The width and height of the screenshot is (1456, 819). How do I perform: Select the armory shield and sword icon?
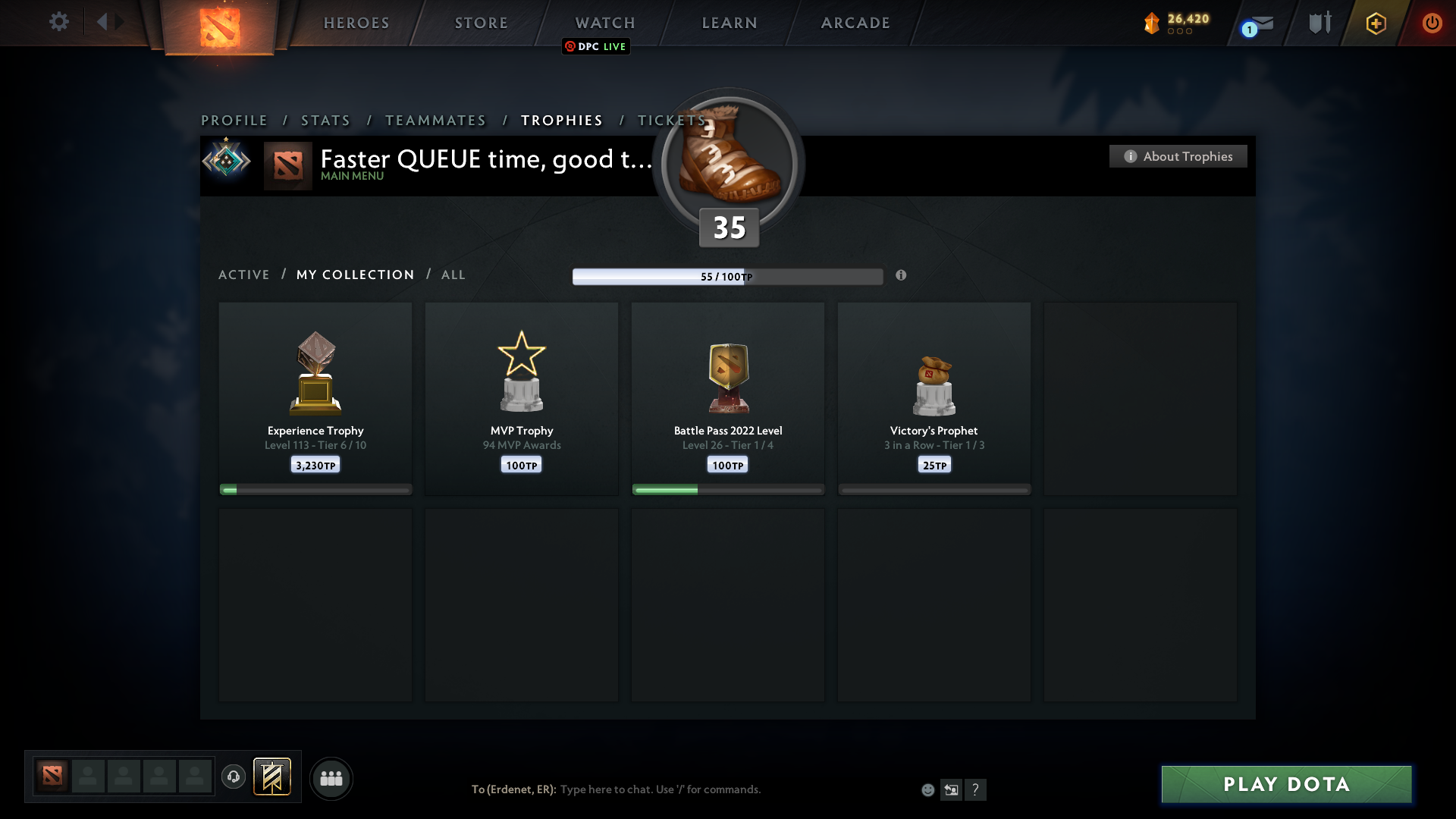coord(1319,23)
